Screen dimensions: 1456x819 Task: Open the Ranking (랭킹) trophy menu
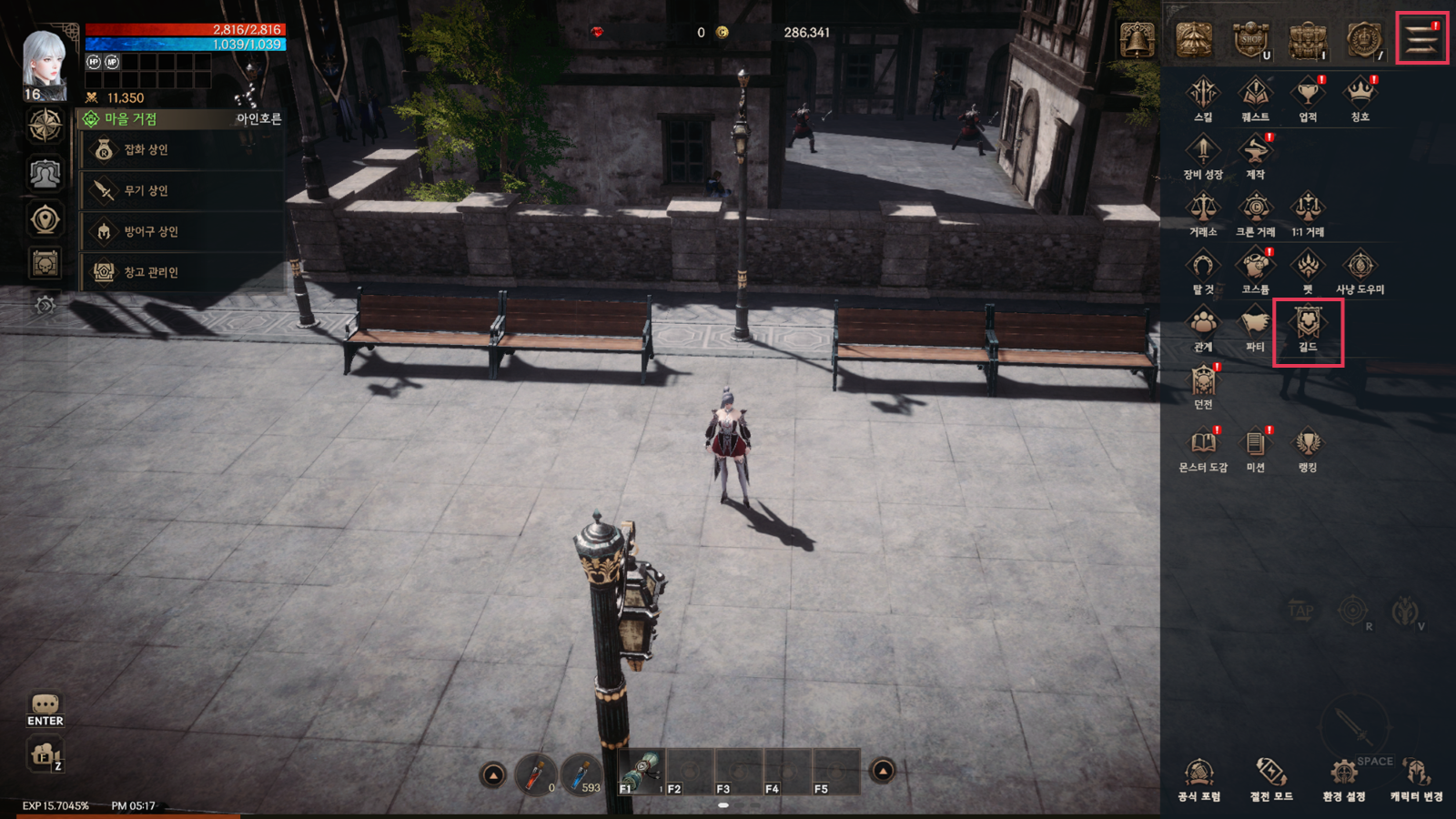tap(1308, 448)
